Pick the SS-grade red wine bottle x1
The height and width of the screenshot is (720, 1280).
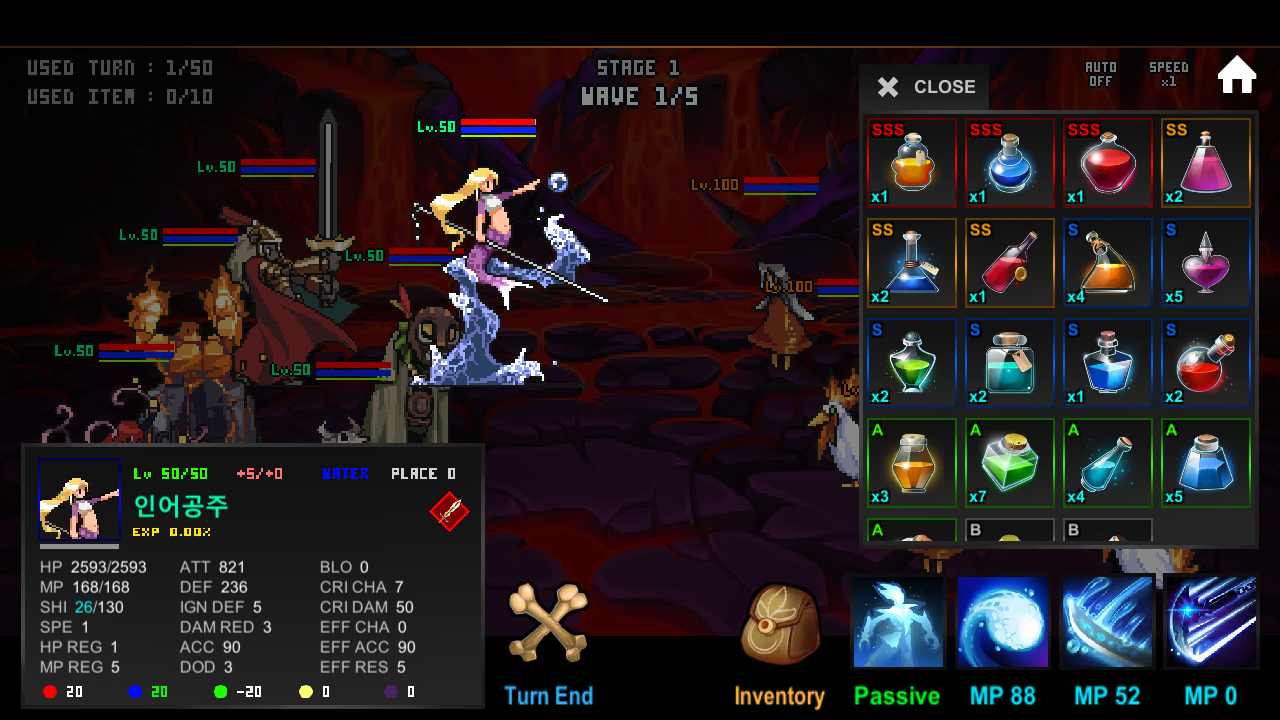1009,262
